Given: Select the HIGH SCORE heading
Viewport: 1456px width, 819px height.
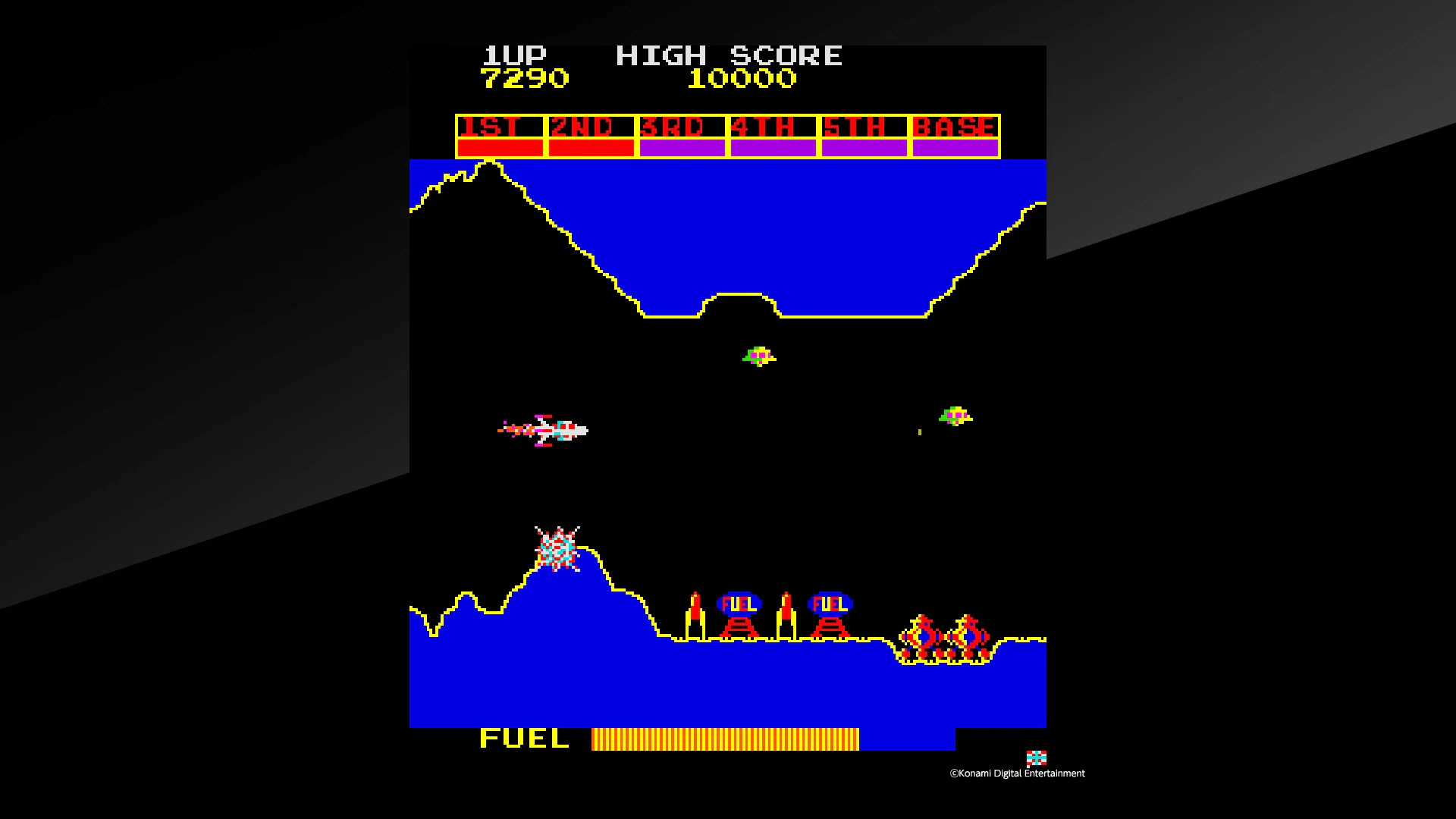Looking at the screenshot, I should pos(730,54).
